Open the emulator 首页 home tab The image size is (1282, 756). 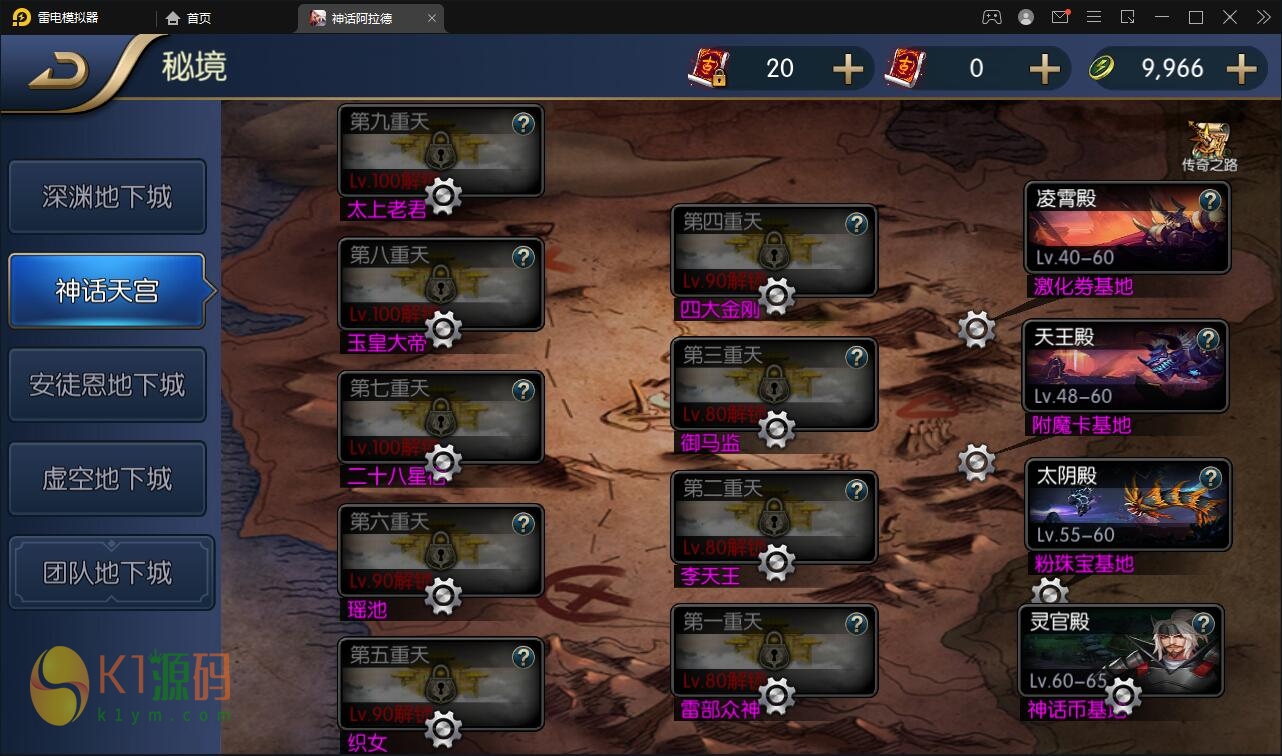189,18
